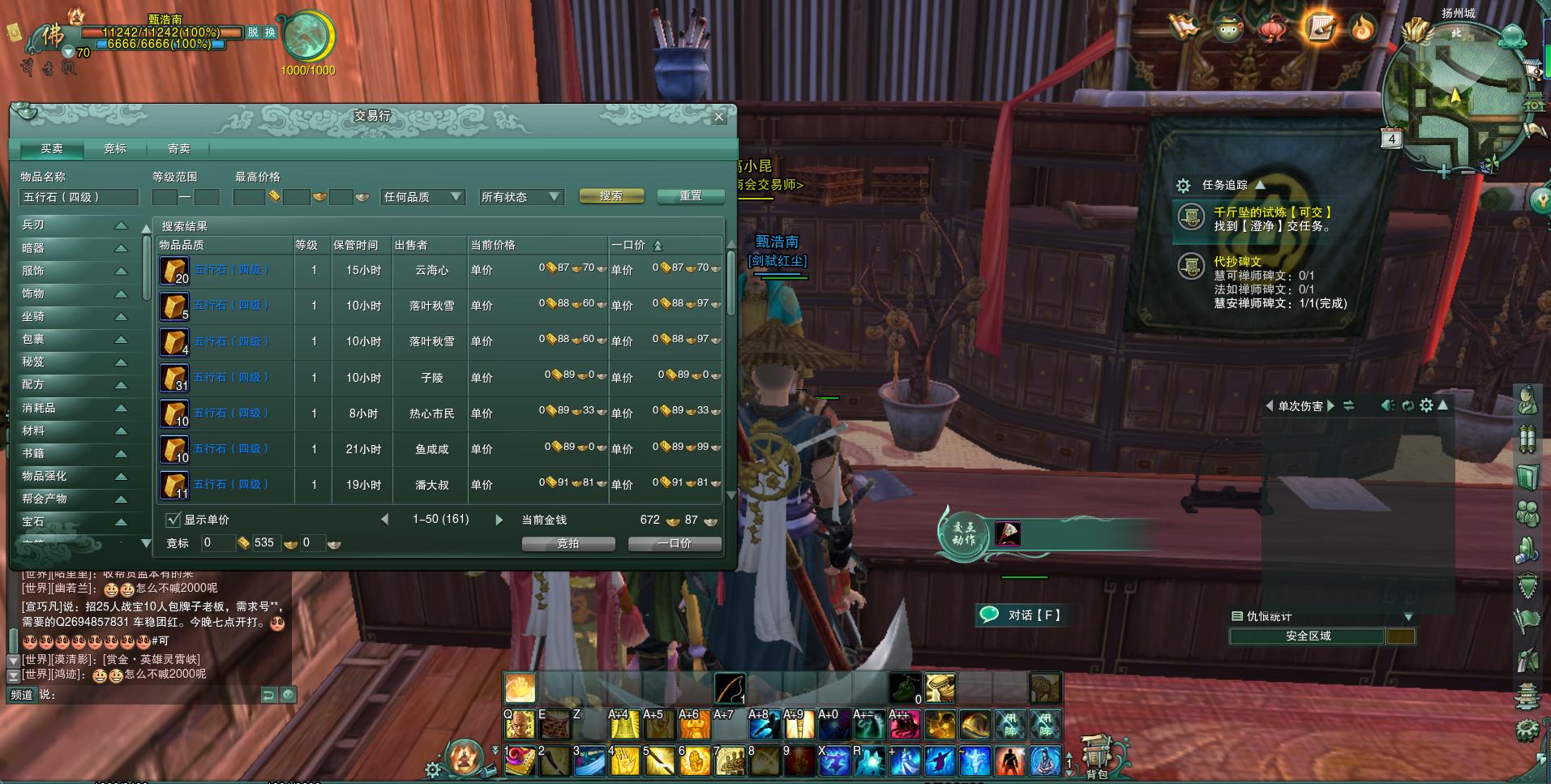Image resolution: width=1551 pixels, height=784 pixels.
Task: Open the 千斤坠的试炼 quest tracker entry
Action: click(x=1271, y=212)
